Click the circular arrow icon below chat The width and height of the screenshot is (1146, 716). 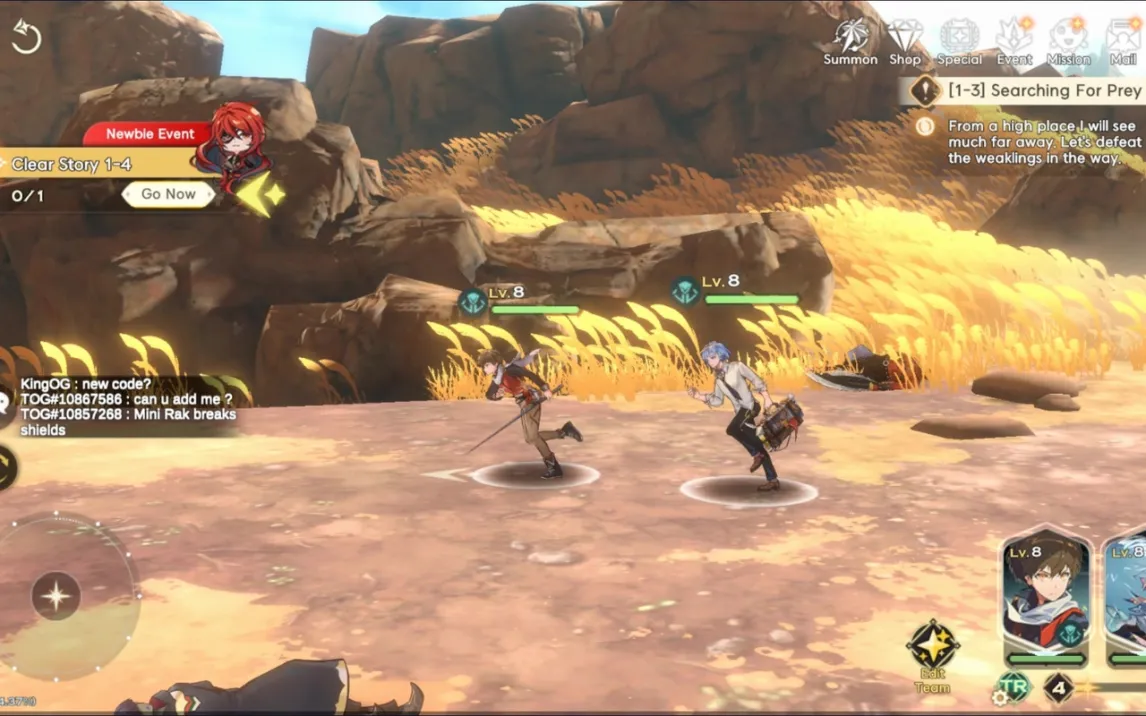(6, 466)
